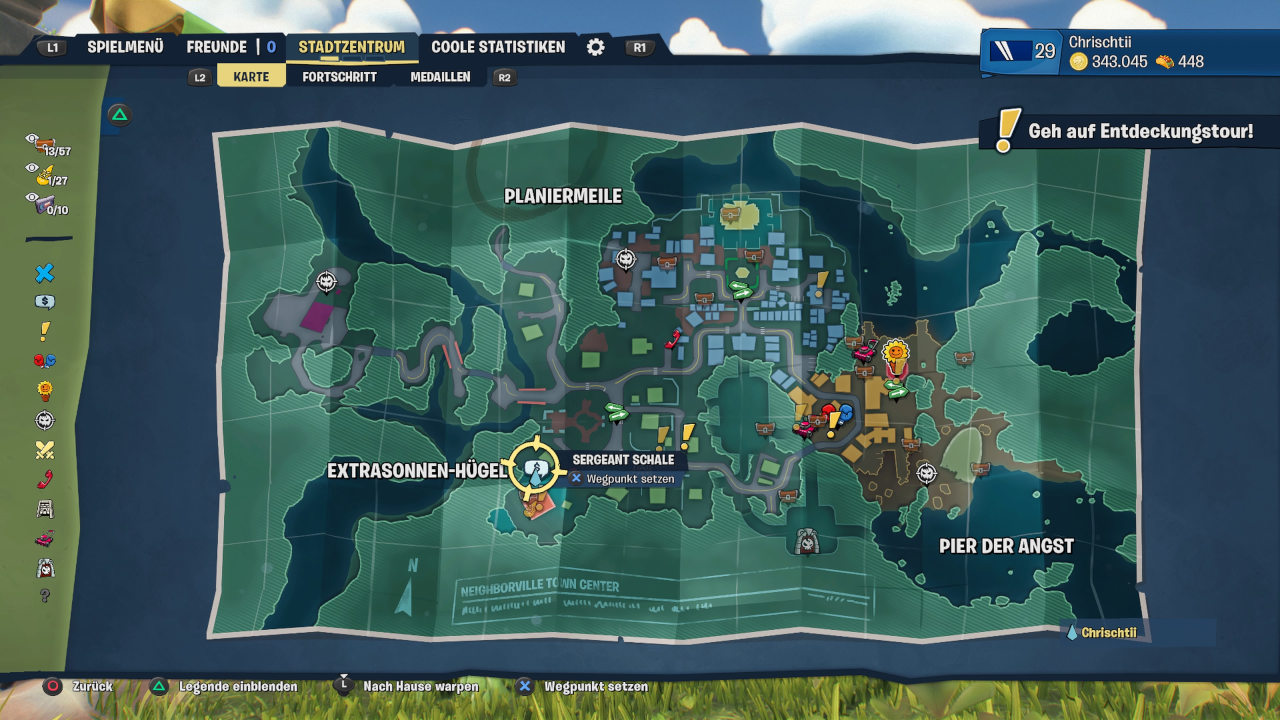The image size is (1280, 720).
Task: Select the skull marker near Planiermeile
Action: point(626,259)
